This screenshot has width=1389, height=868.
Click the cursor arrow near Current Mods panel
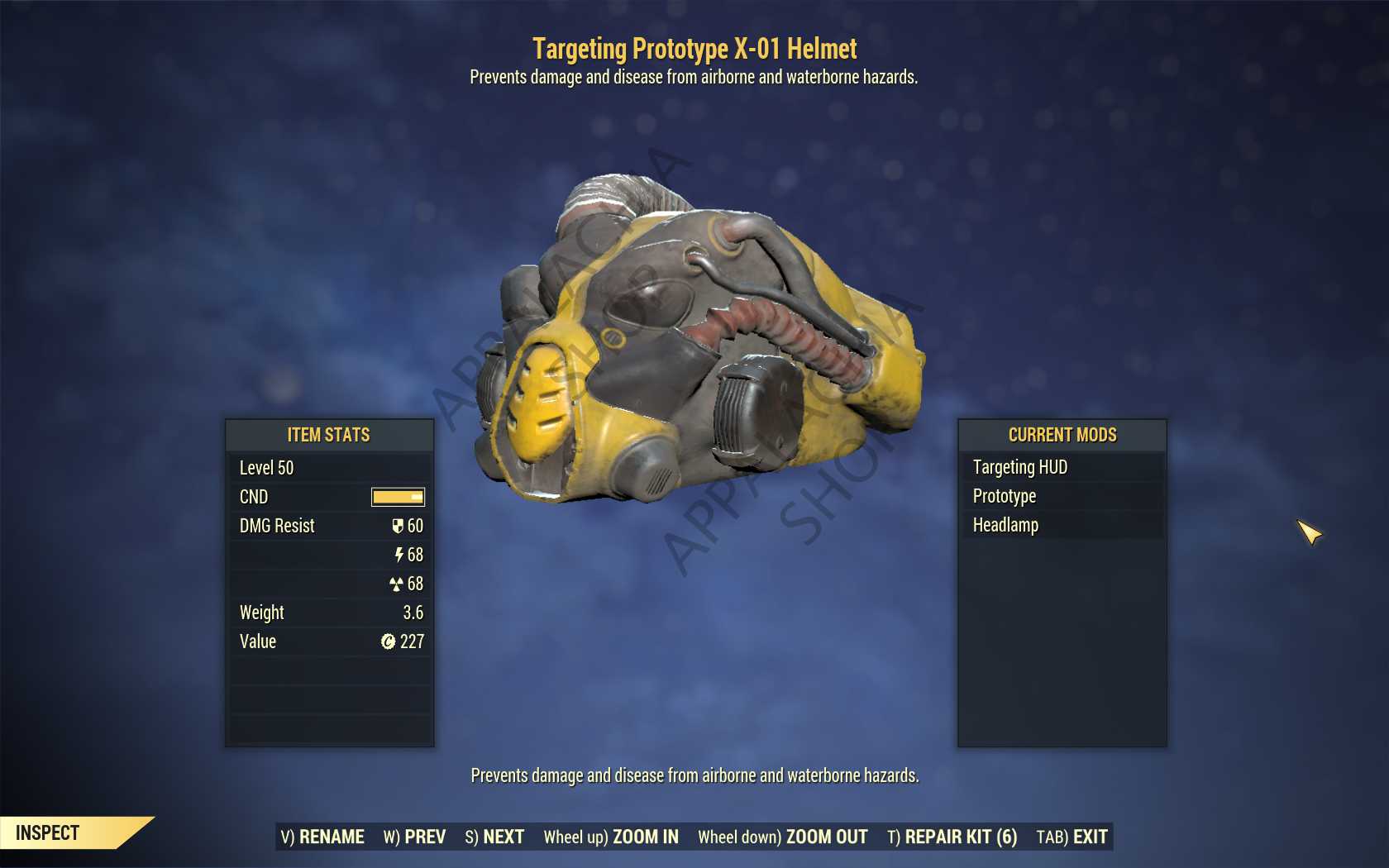[1308, 533]
